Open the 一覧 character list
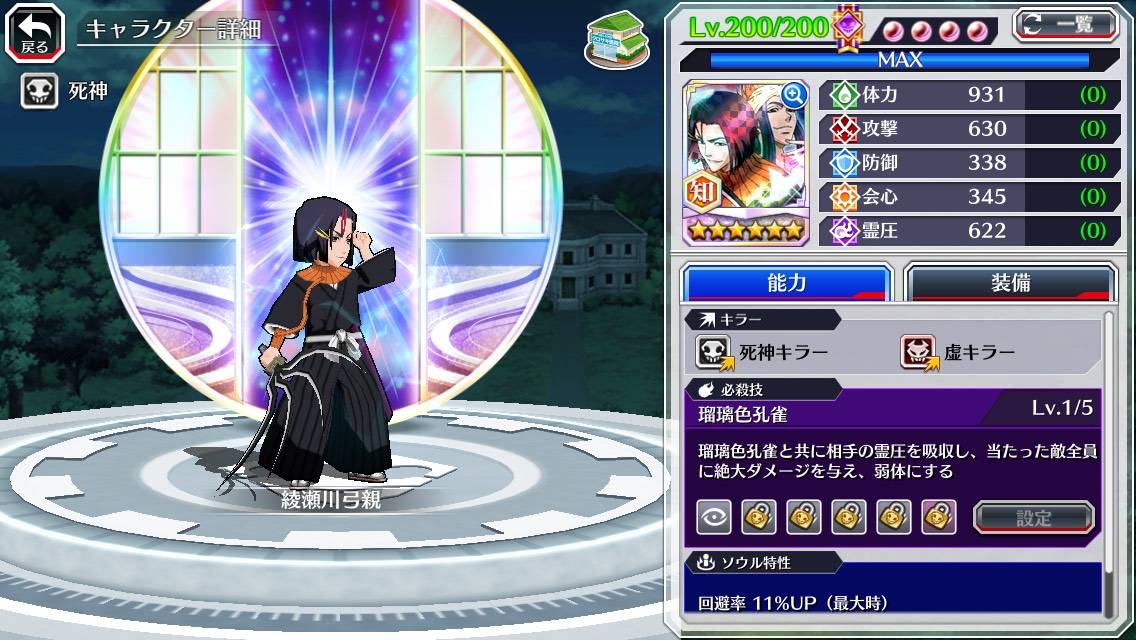The width and height of the screenshot is (1136, 640). pyautogui.click(x=1065, y=25)
